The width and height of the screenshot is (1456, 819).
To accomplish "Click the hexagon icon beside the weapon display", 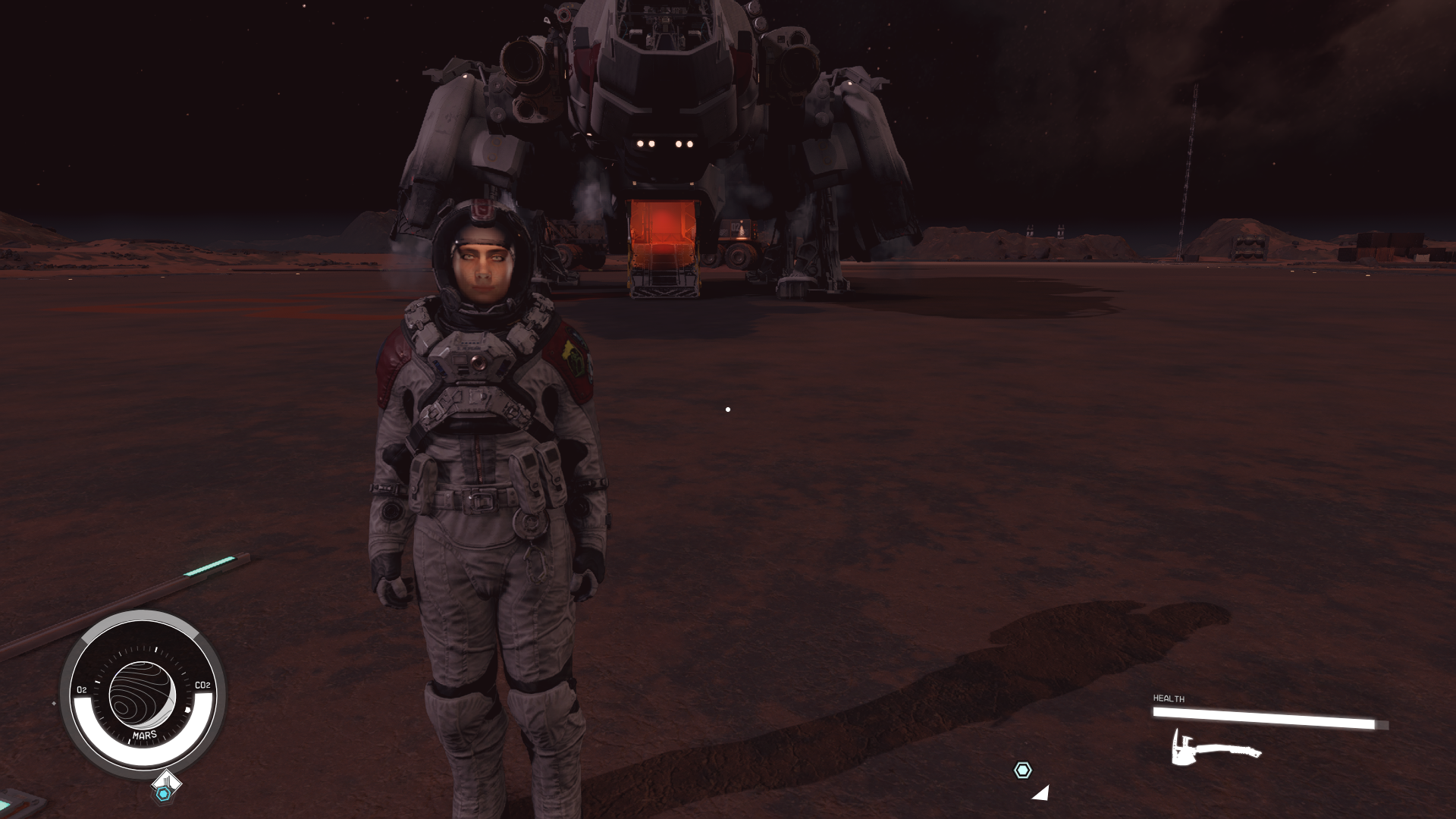I will [x=1022, y=770].
